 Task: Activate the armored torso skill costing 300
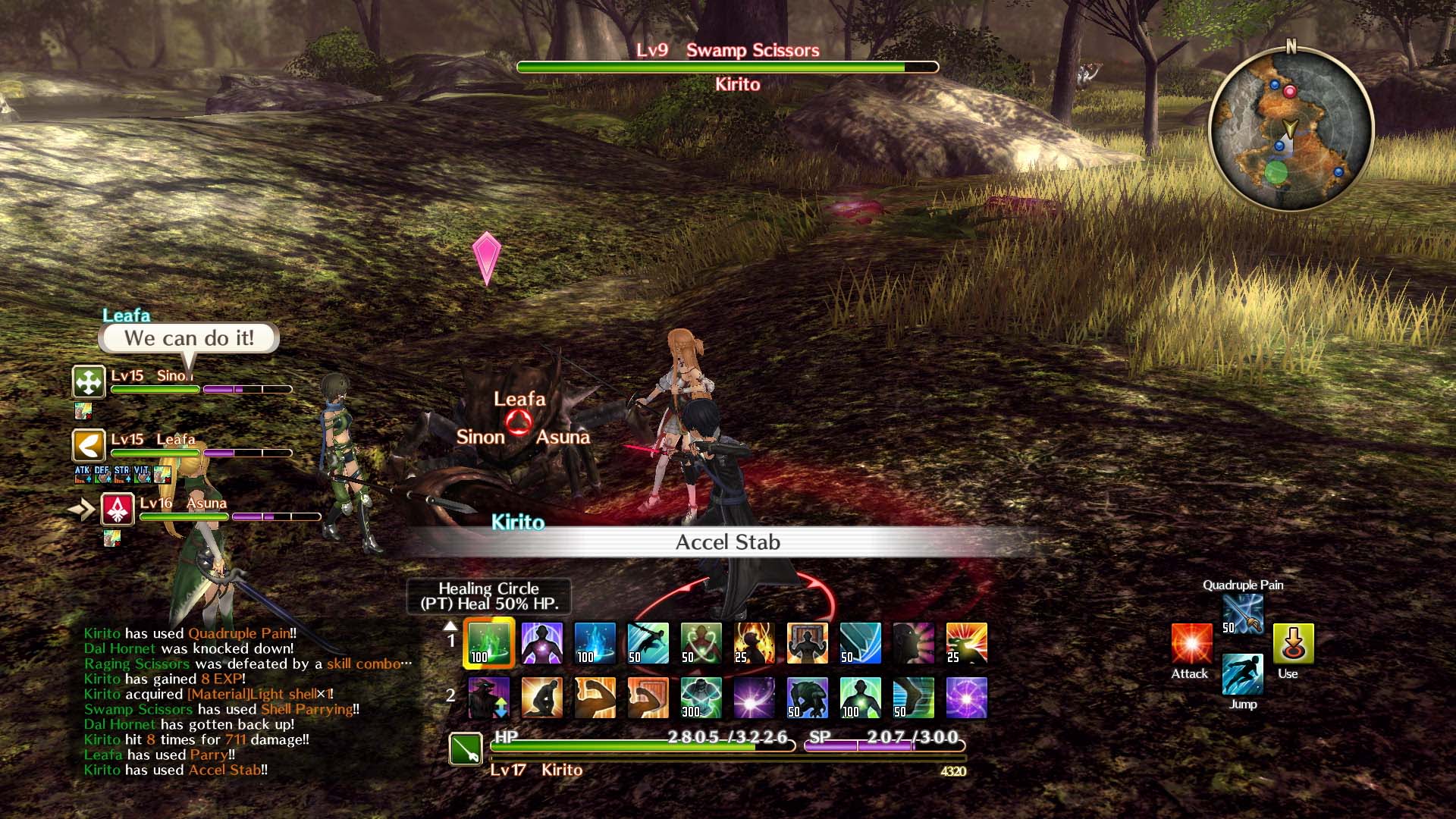click(x=701, y=698)
